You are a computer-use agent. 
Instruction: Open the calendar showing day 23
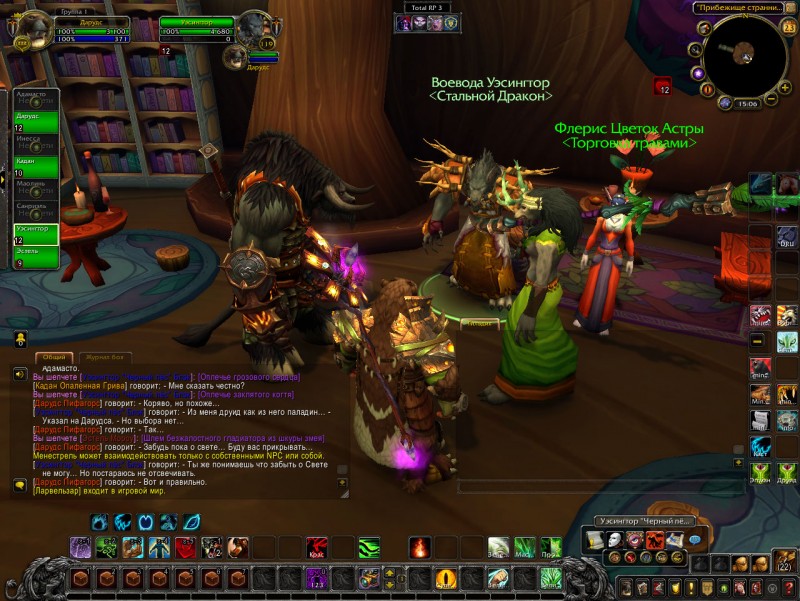point(789,28)
